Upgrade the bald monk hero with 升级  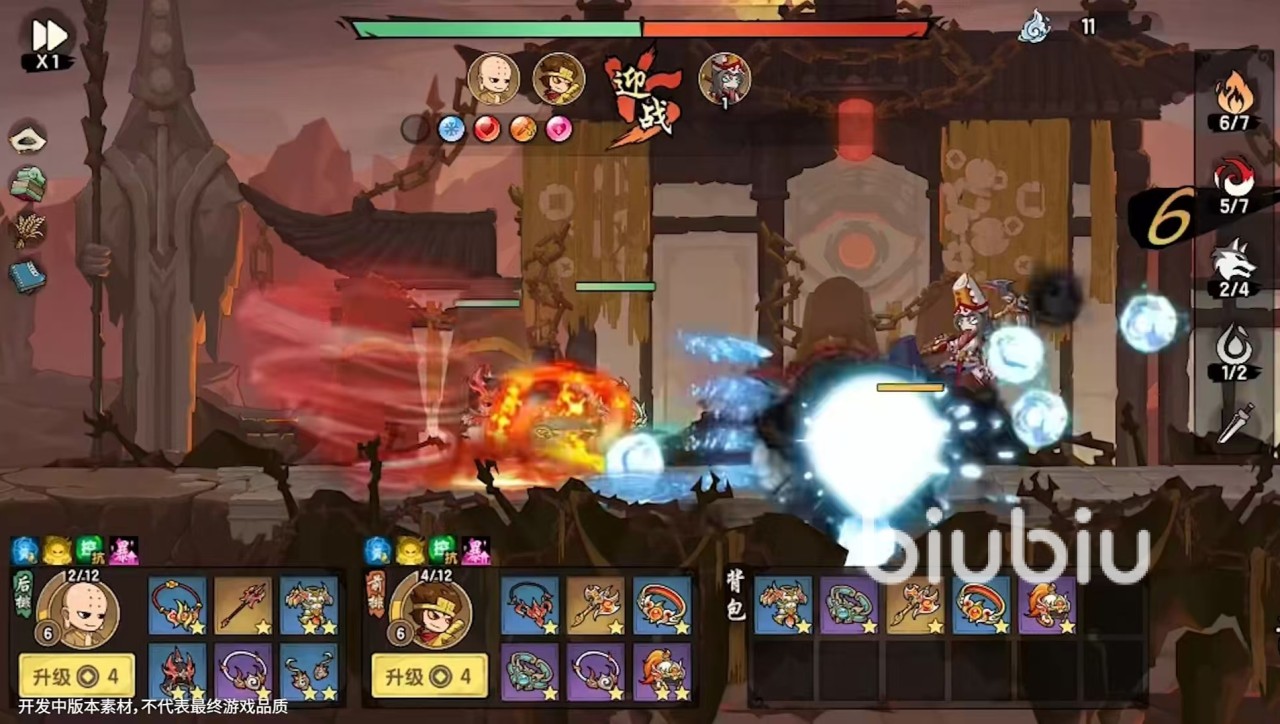tap(76, 676)
